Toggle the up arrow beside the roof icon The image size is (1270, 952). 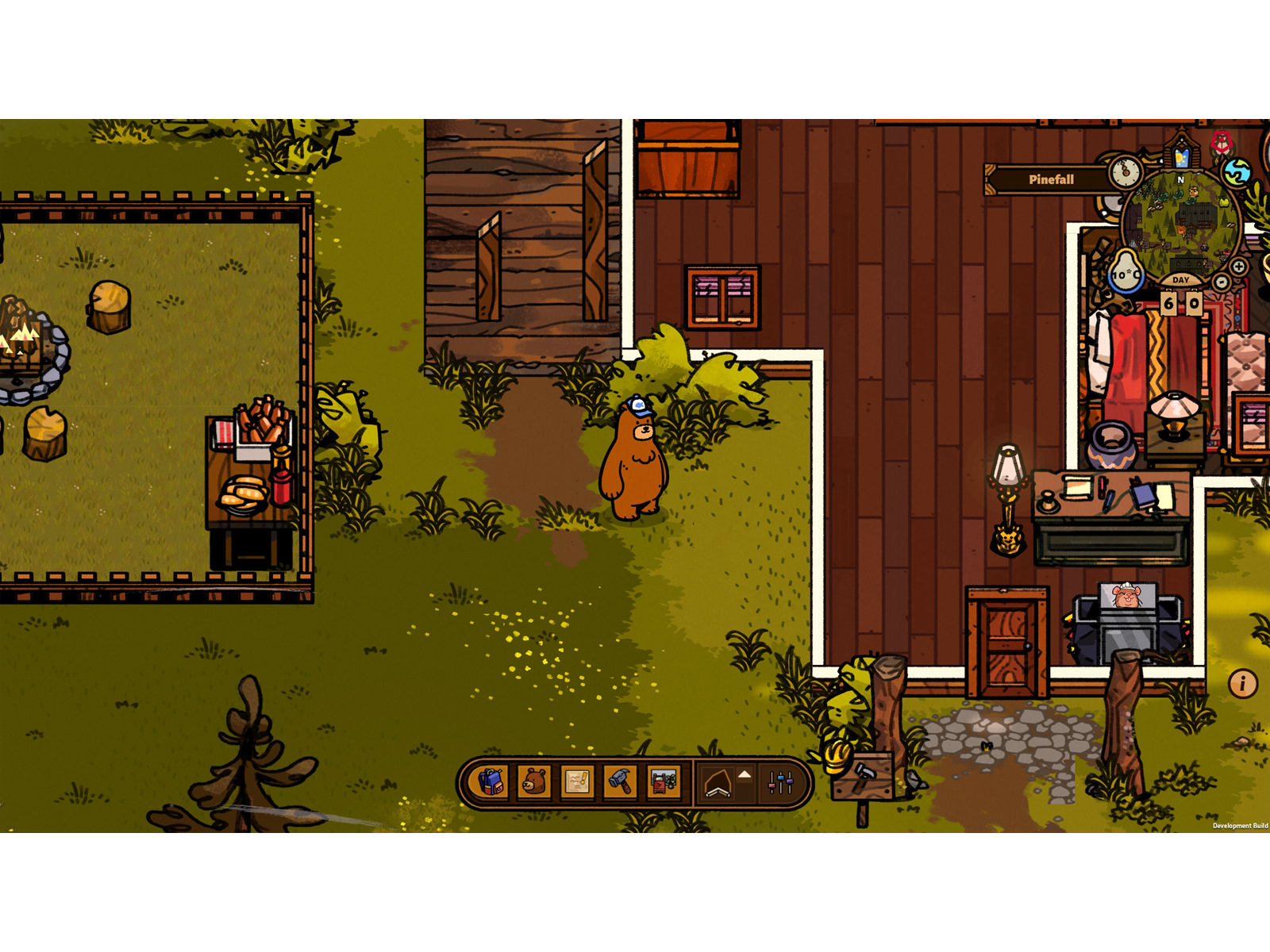tap(744, 774)
